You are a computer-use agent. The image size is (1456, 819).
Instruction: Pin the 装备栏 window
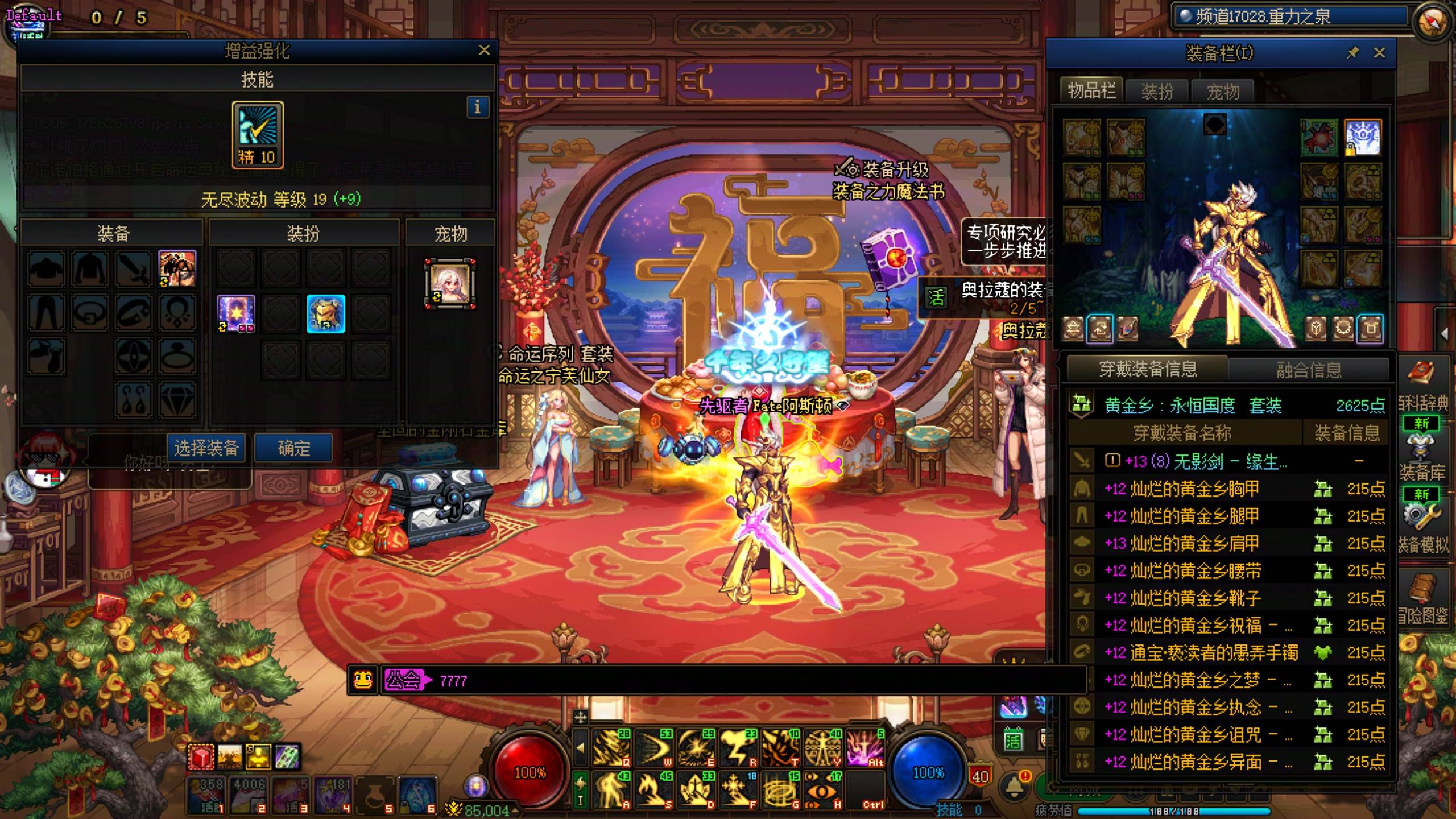point(1352,53)
